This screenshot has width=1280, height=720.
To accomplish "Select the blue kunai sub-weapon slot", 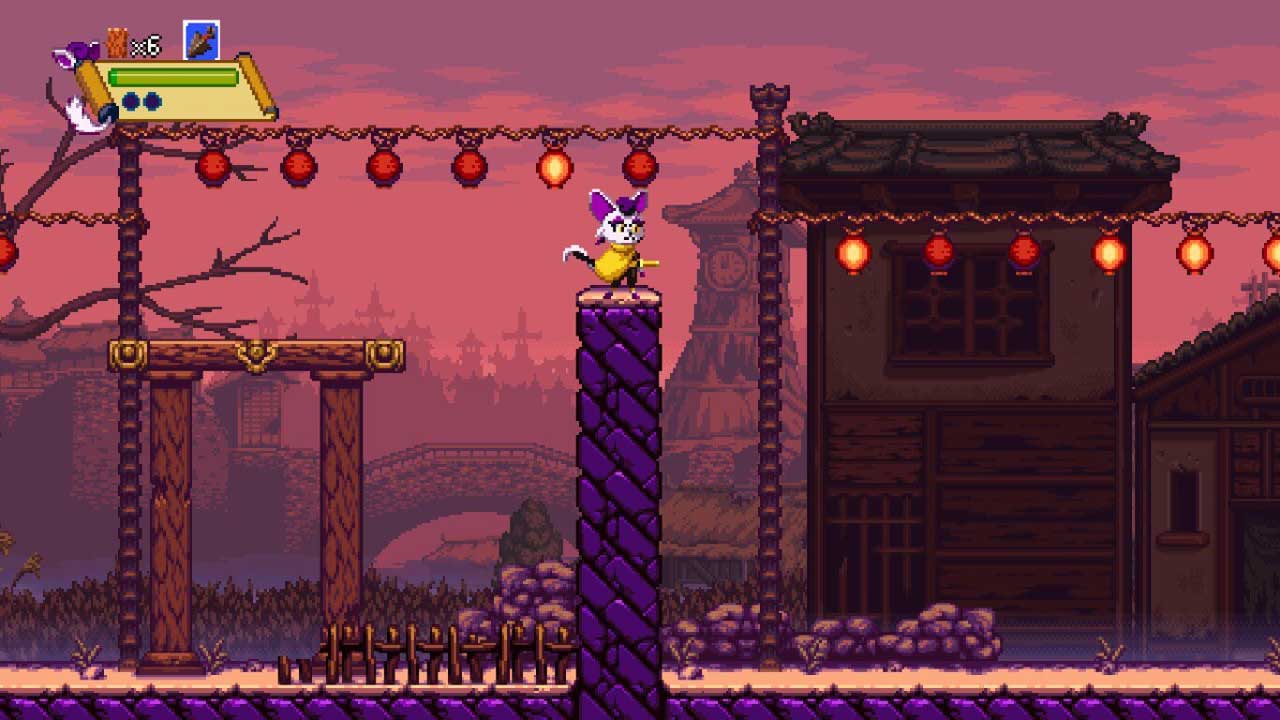I will (x=202, y=41).
